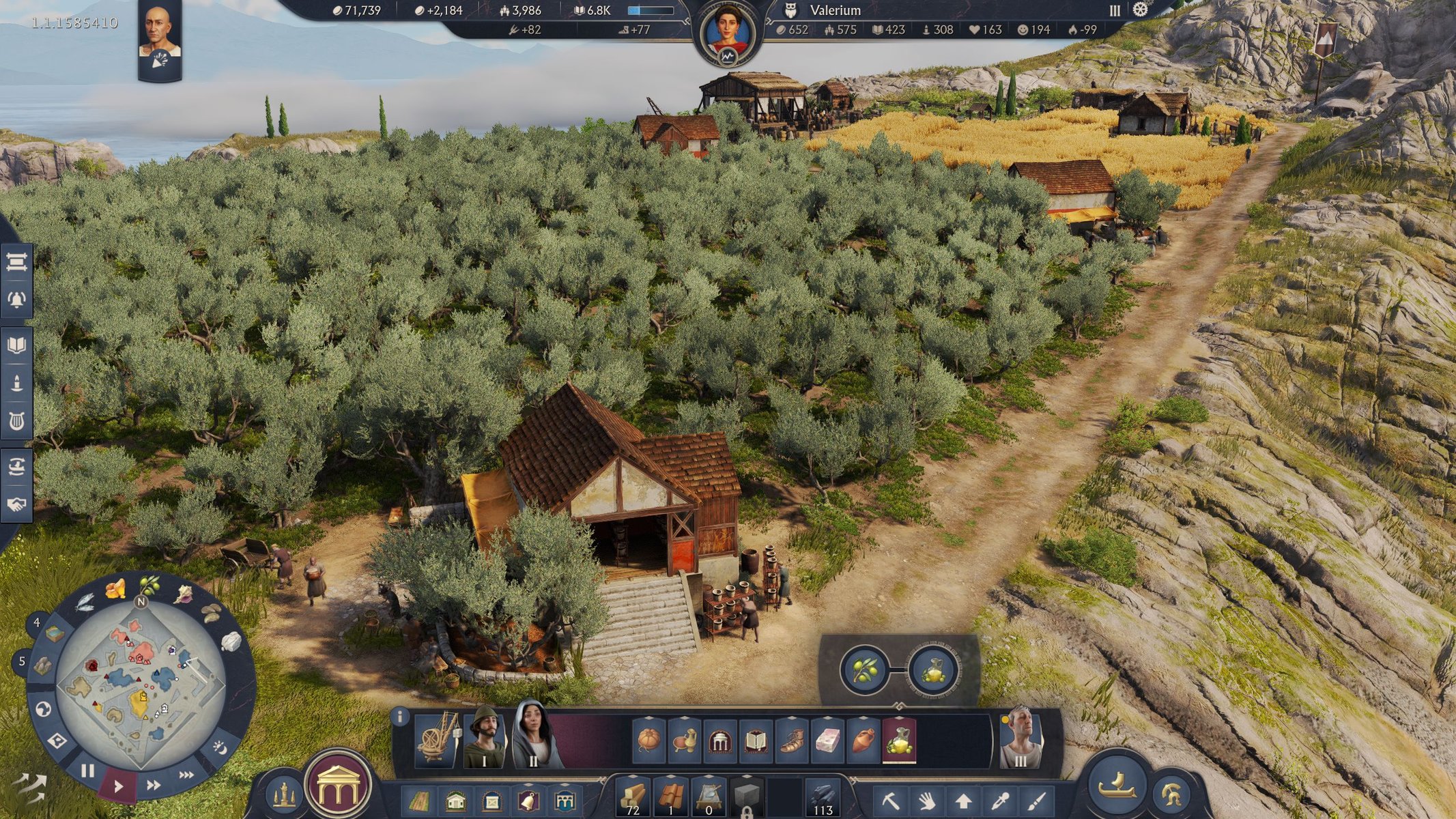Activate the pickaxe demolish tool
This screenshot has height=819, width=1456.
pos(890,800)
